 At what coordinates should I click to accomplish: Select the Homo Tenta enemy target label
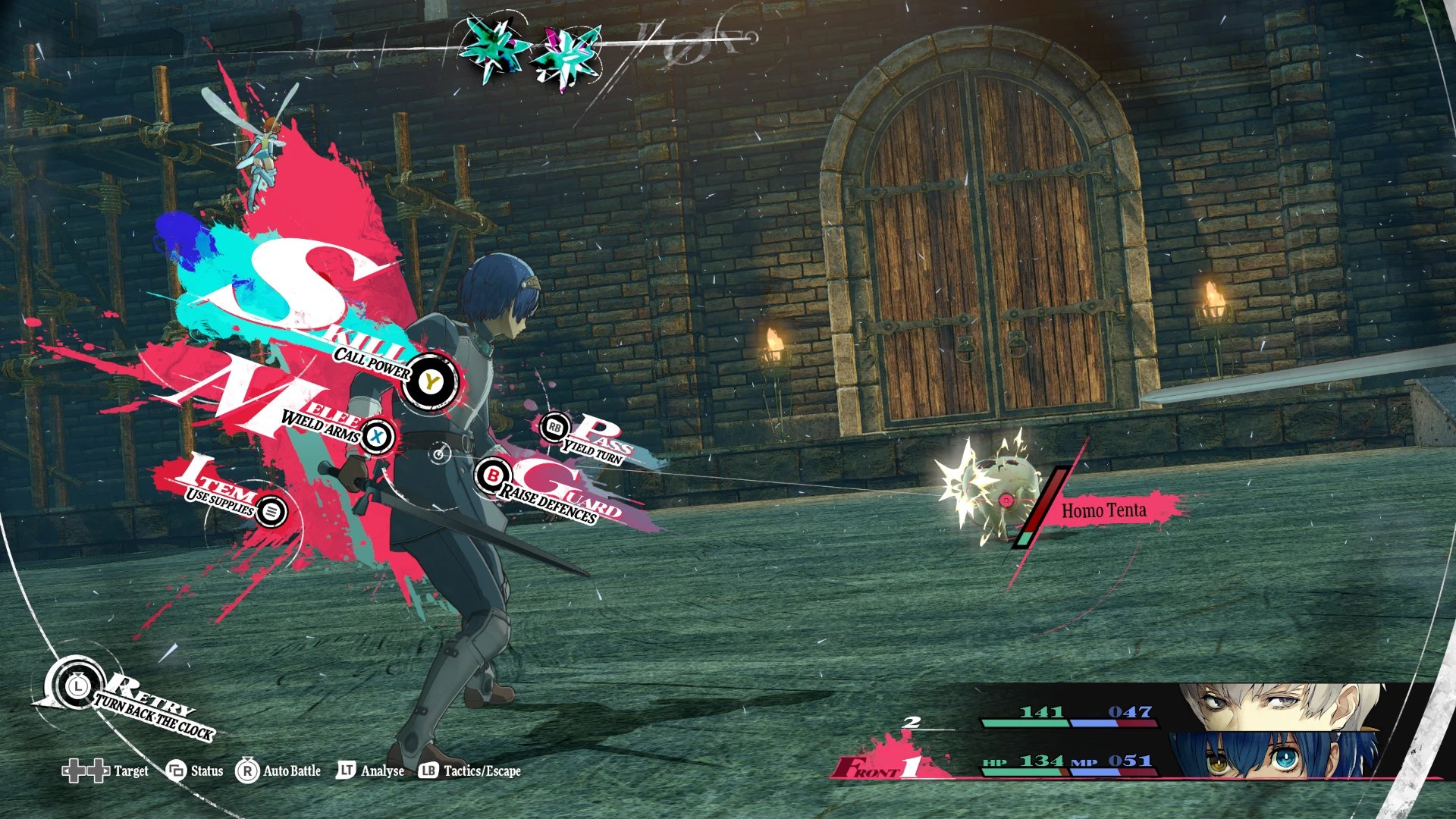tap(1103, 511)
